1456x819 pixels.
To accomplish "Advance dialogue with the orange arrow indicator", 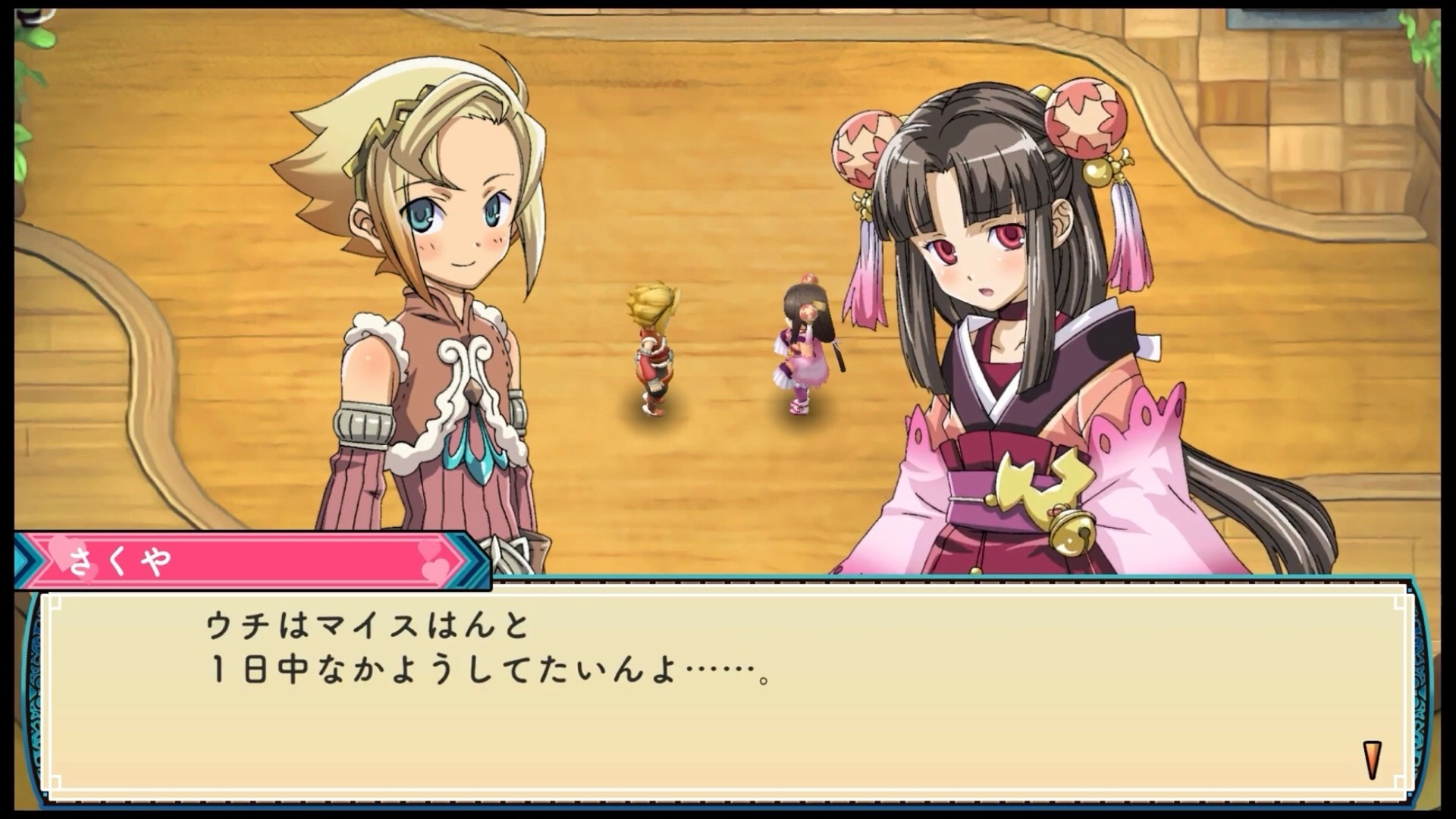I will pos(1373,760).
